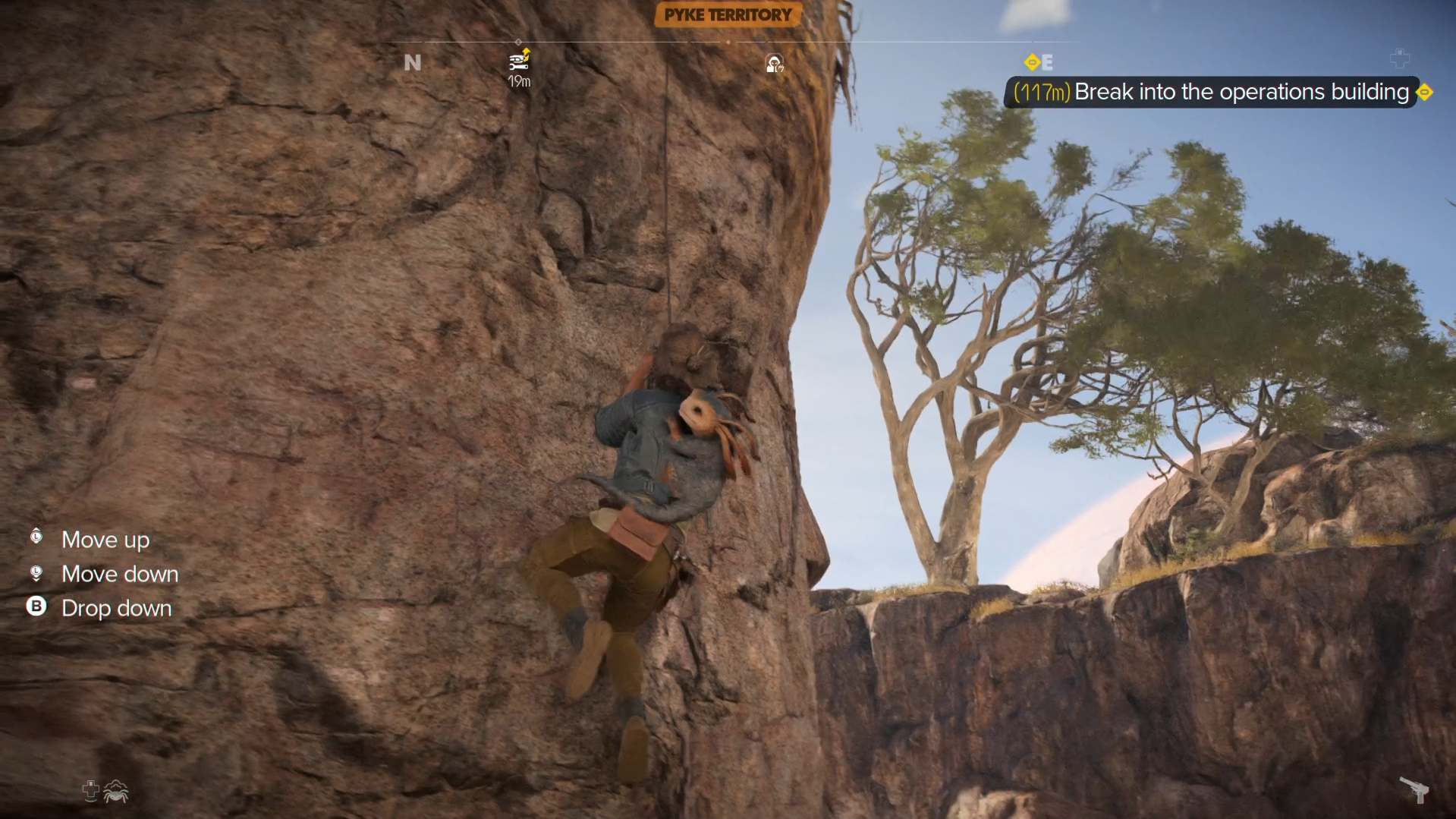The height and width of the screenshot is (819, 1456).
Task: Click the speeder marker on the compass
Action: [519, 61]
